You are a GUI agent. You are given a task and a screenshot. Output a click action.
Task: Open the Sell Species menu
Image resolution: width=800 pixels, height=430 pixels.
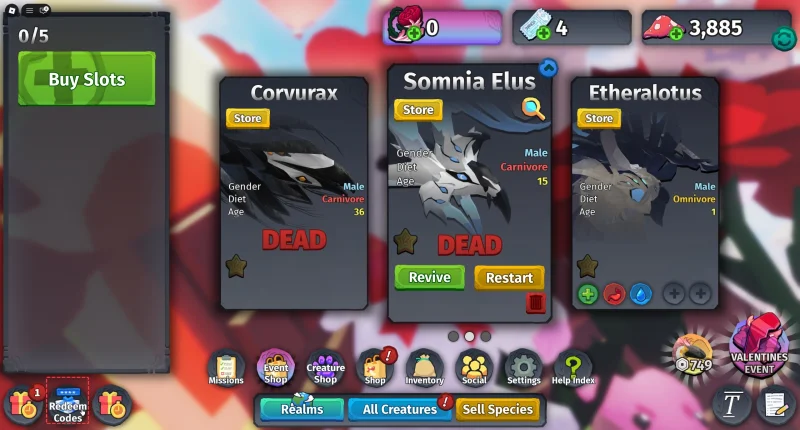pyautogui.click(x=497, y=409)
